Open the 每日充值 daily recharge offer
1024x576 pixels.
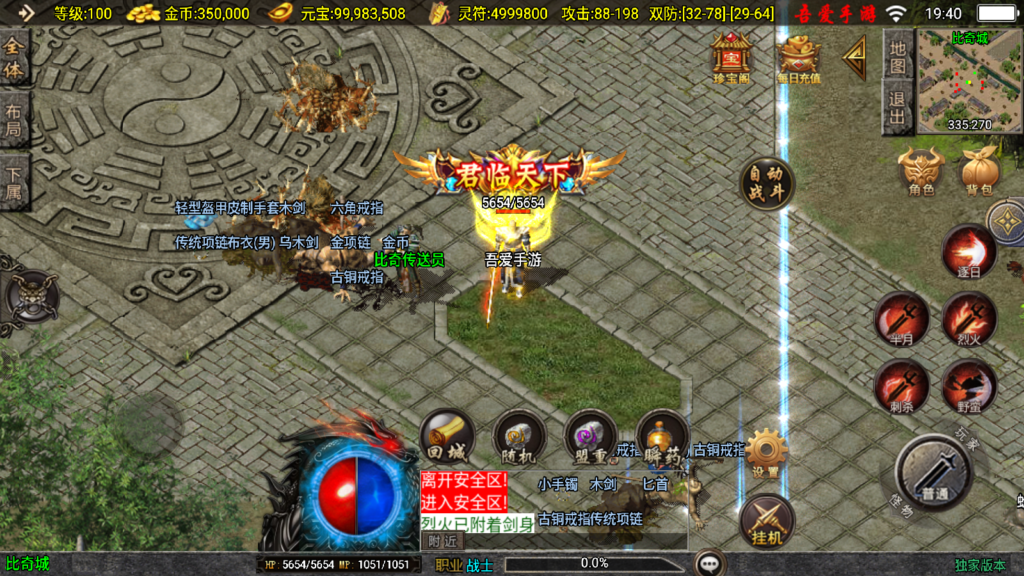click(798, 57)
